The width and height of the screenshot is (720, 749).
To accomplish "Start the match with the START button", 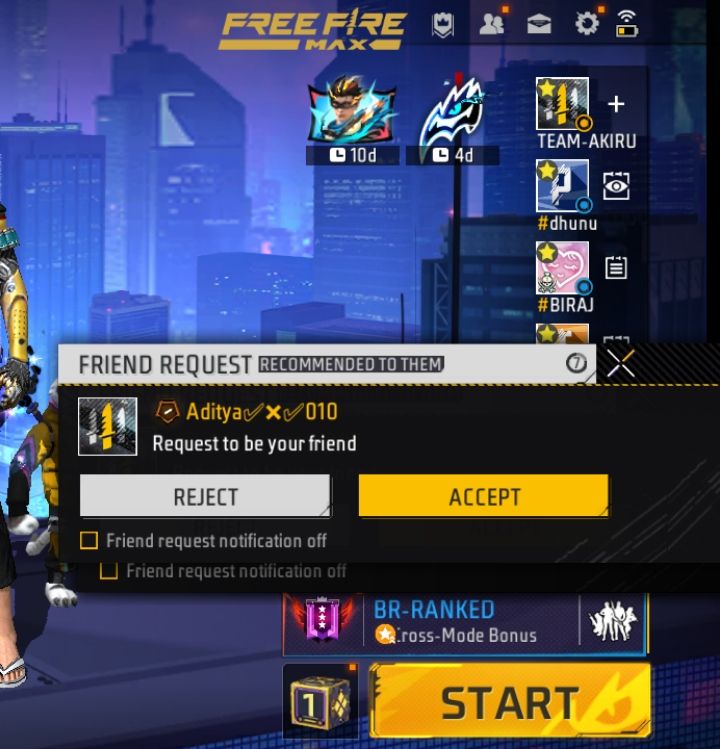I will pyautogui.click(x=510, y=702).
